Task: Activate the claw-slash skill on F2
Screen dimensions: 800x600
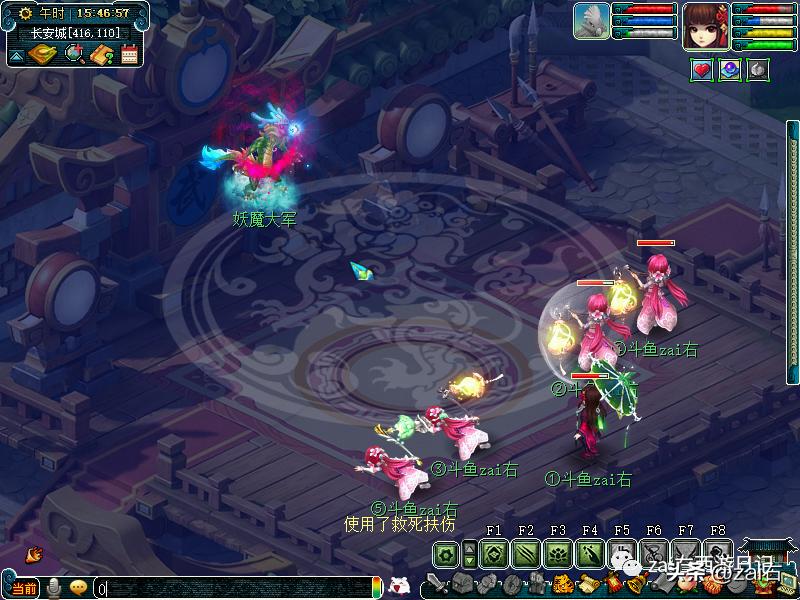Action: click(x=525, y=553)
